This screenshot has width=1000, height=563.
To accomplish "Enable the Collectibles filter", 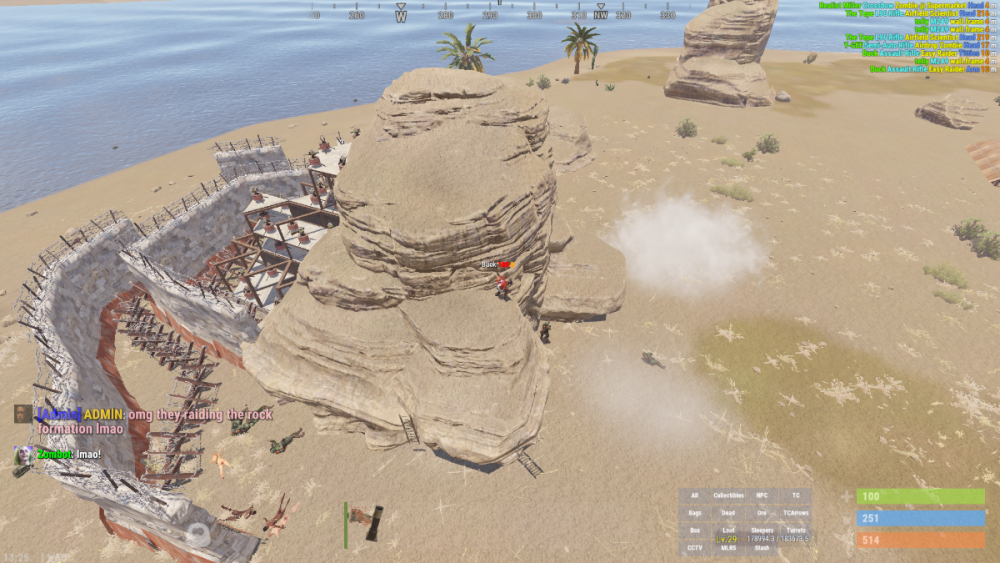I will 728,496.
